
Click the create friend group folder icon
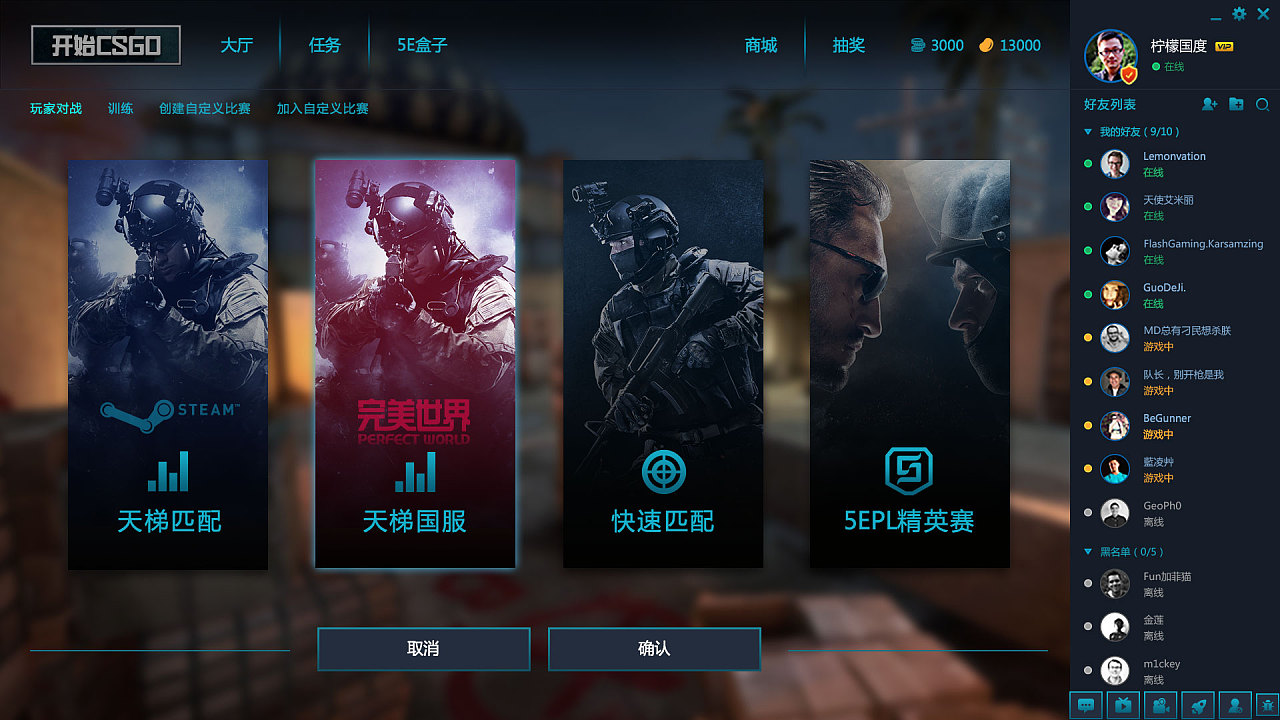1237,105
